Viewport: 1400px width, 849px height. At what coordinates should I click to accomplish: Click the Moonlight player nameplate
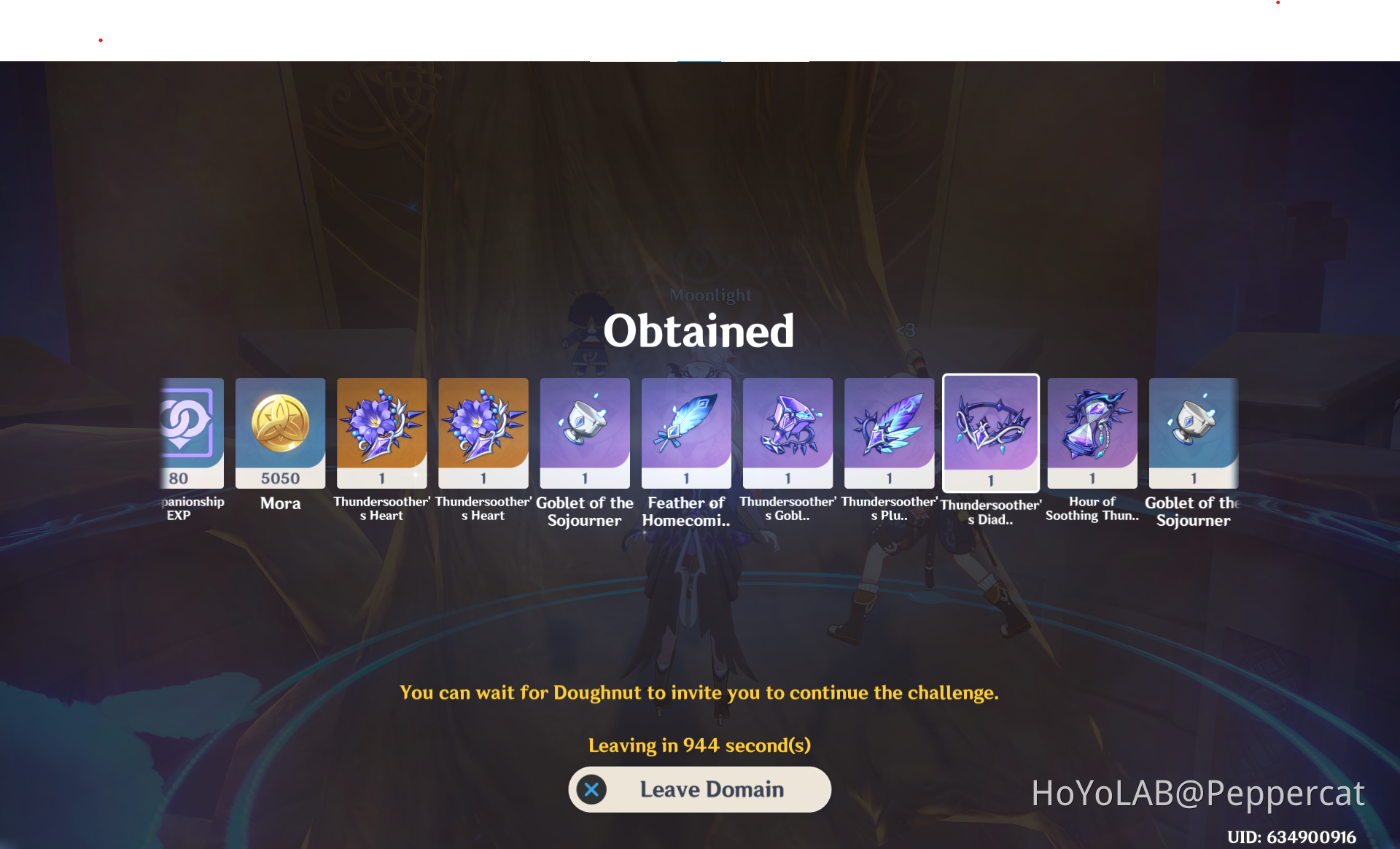711,295
